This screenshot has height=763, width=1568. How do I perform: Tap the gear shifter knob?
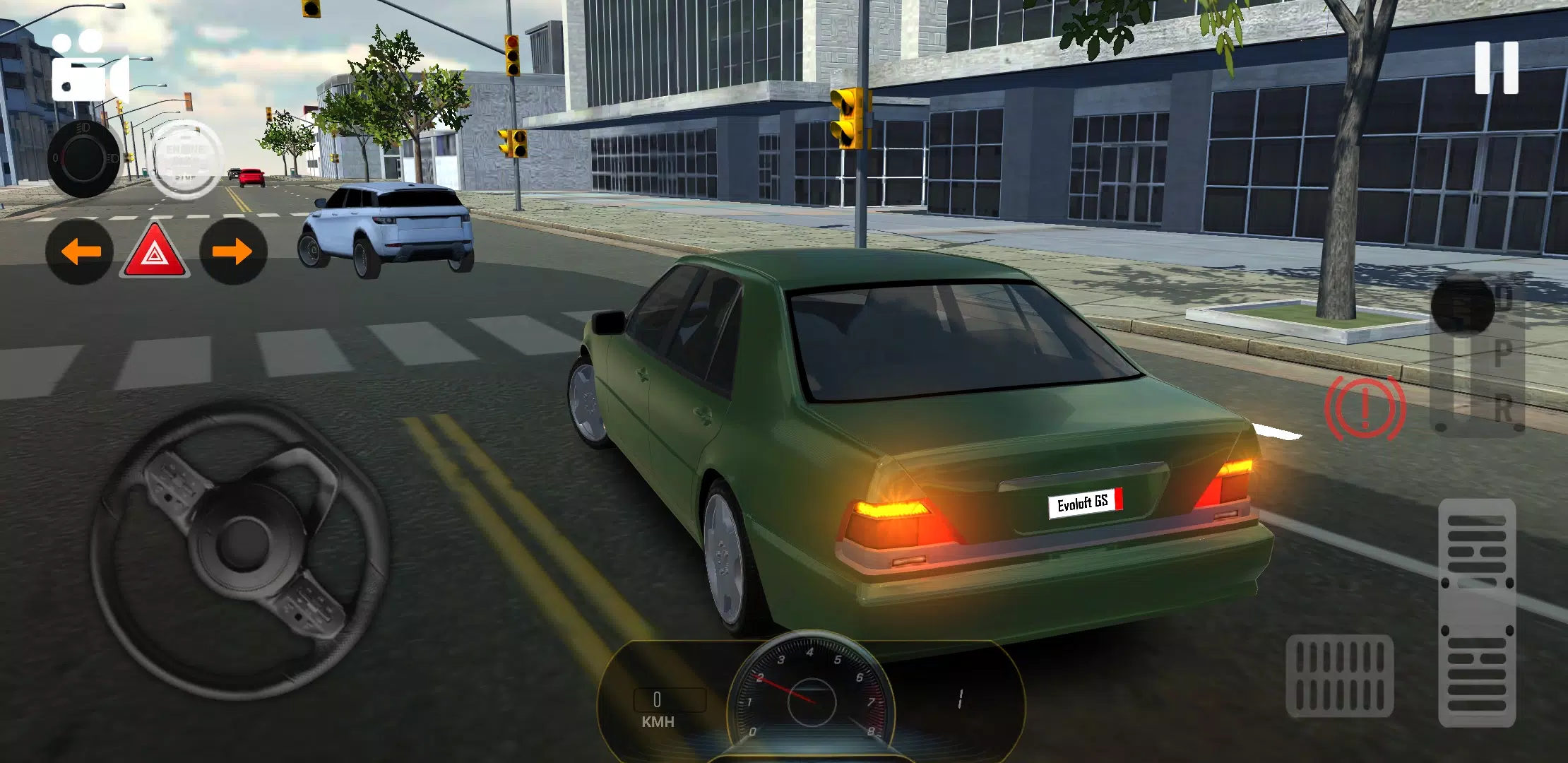point(1462,304)
